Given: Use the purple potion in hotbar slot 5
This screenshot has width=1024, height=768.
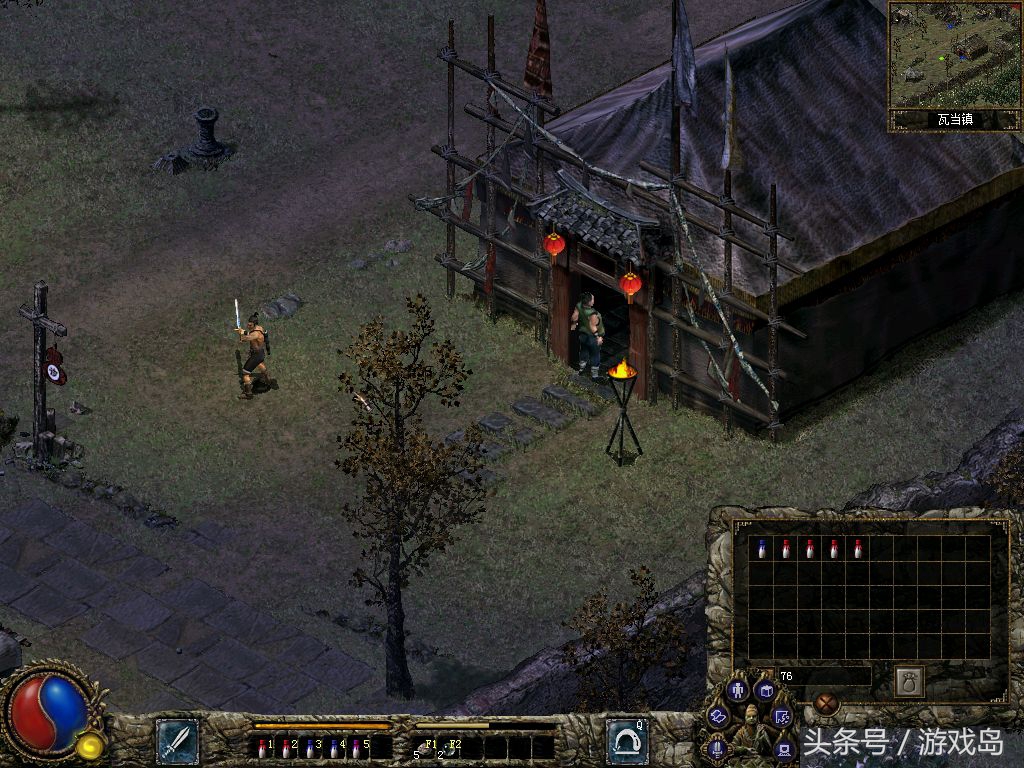Looking at the screenshot, I should tap(357, 747).
